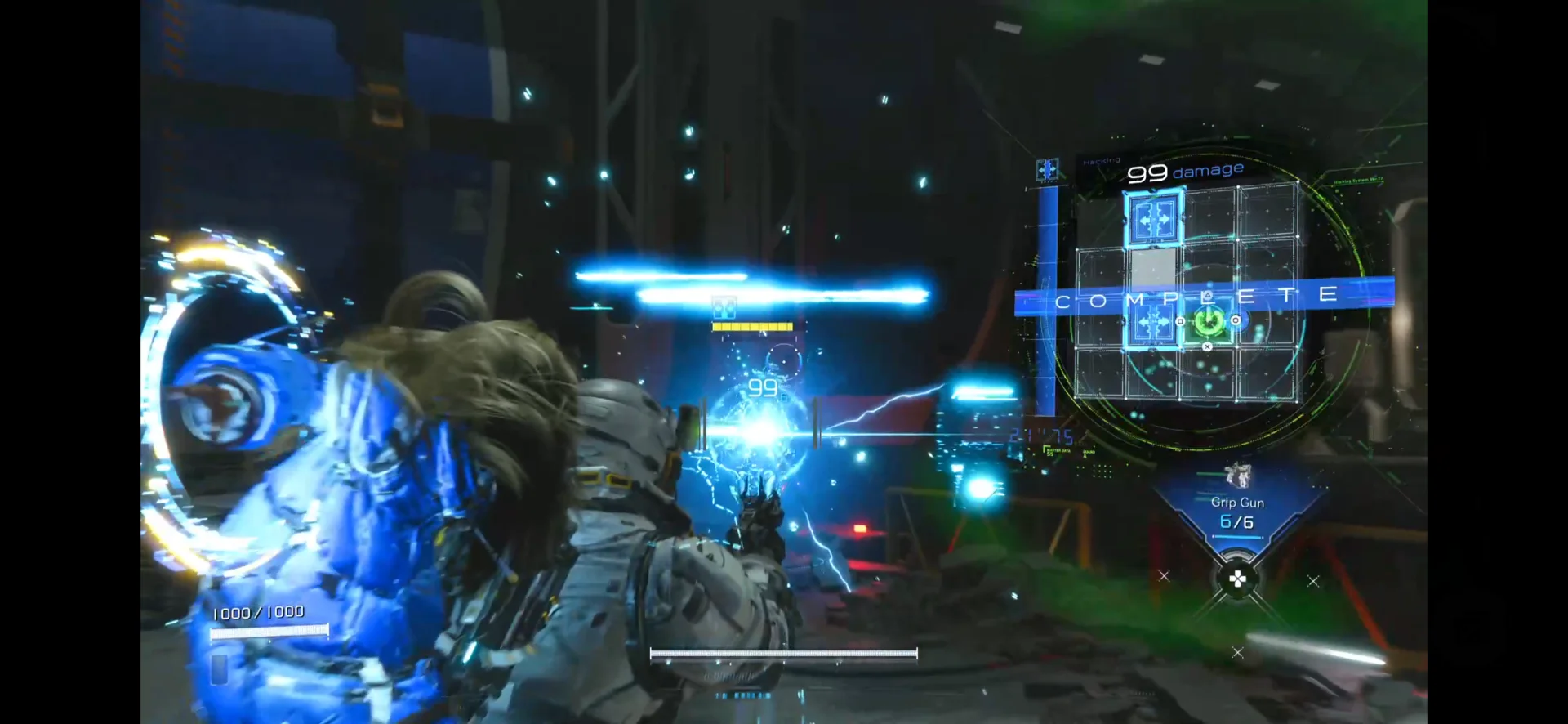This screenshot has width=1568, height=724.
Task: Choose the solid grey tile on the hacking grid
Action: click(x=1152, y=267)
